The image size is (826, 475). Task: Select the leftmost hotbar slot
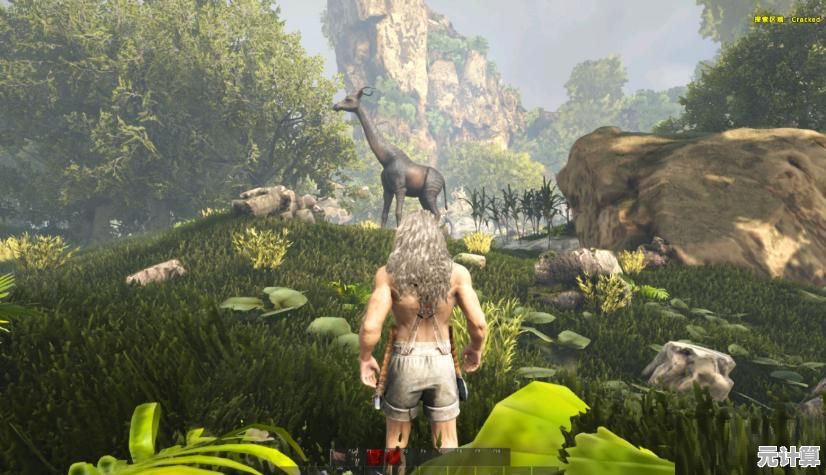tap(338, 457)
